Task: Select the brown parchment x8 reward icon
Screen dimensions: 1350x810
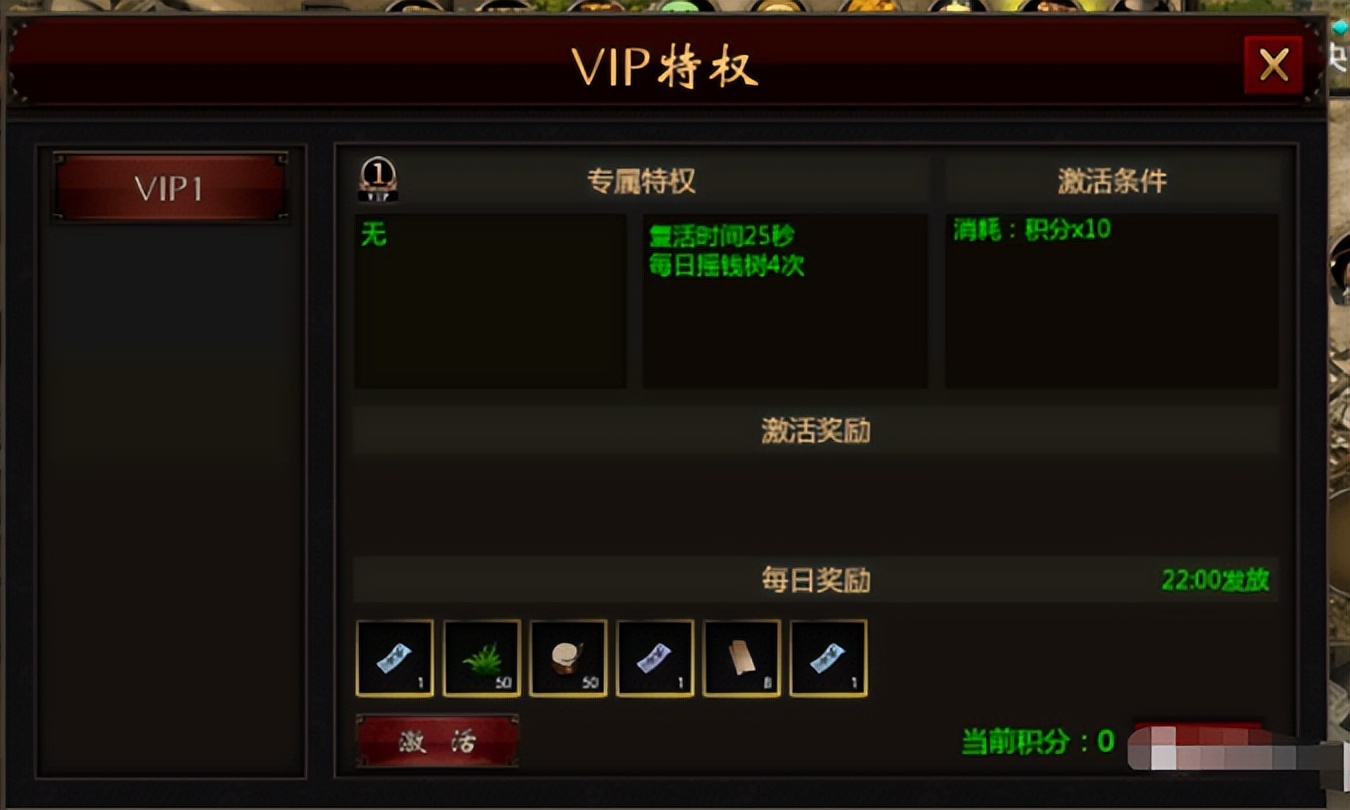Action: (740, 658)
